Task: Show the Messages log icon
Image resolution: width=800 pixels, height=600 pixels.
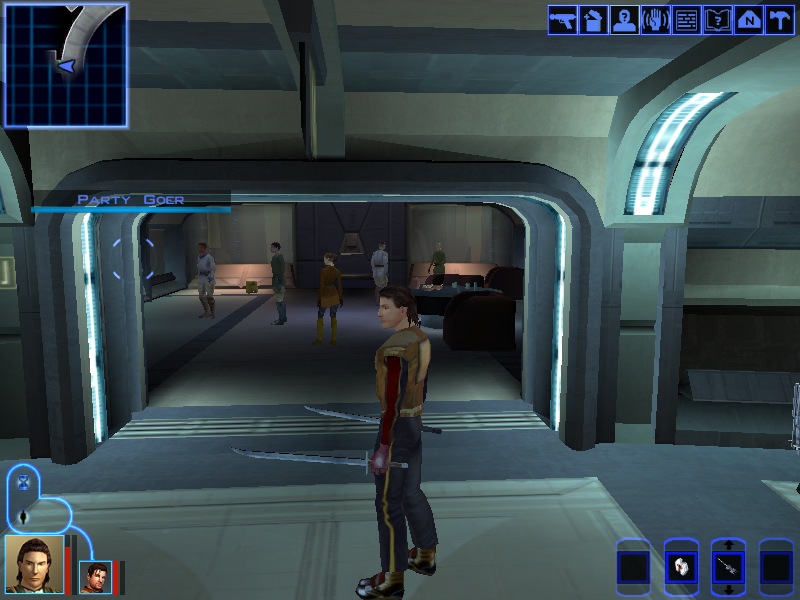Action: (686, 20)
